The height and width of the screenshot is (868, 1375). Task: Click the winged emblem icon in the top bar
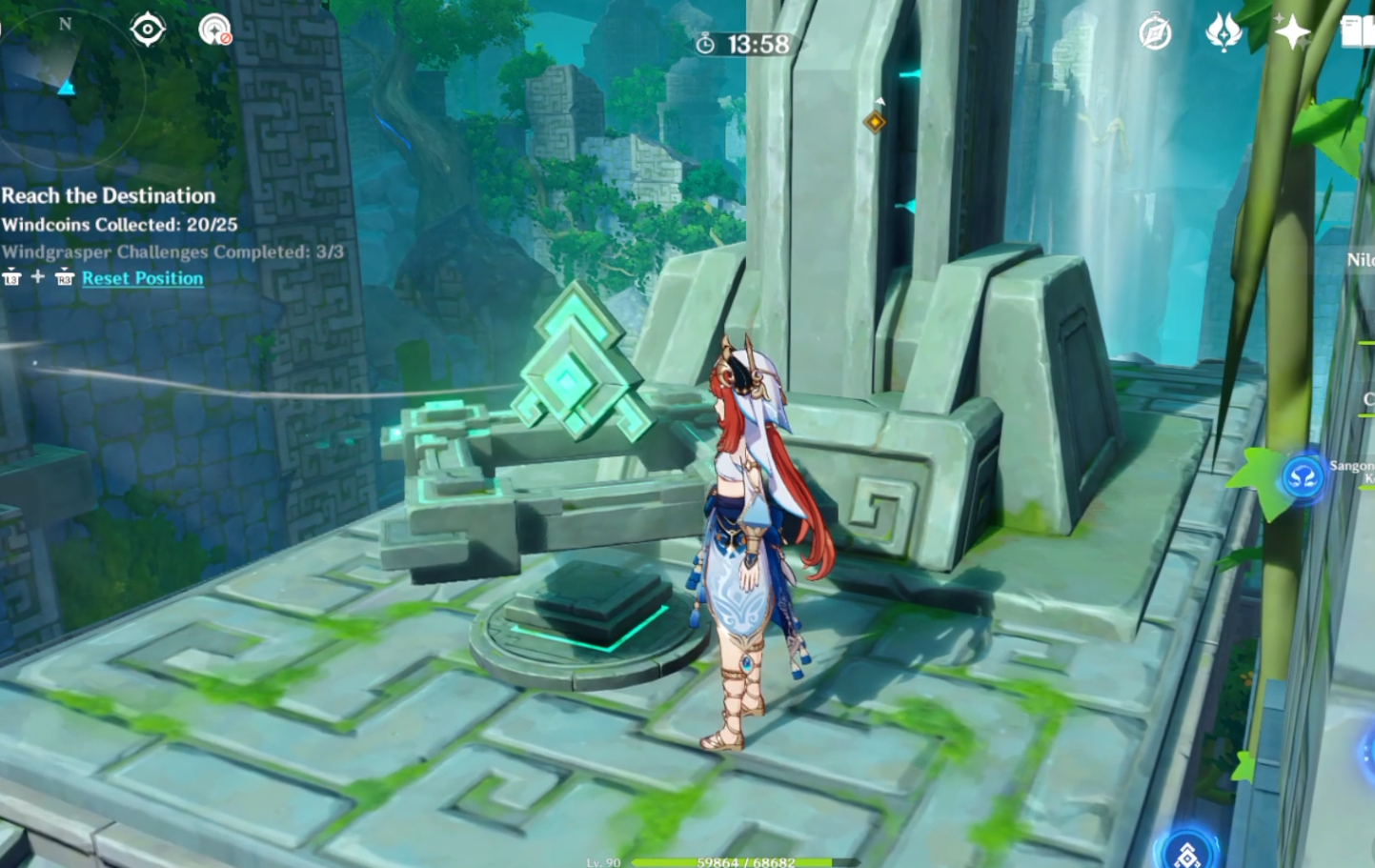click(x=1225, y=30)
